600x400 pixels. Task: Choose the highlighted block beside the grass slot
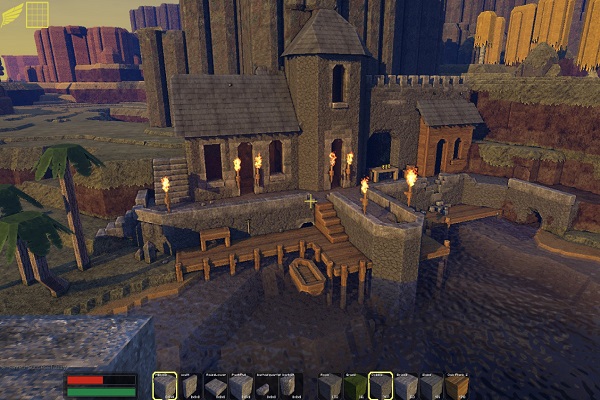coord(380,385)
